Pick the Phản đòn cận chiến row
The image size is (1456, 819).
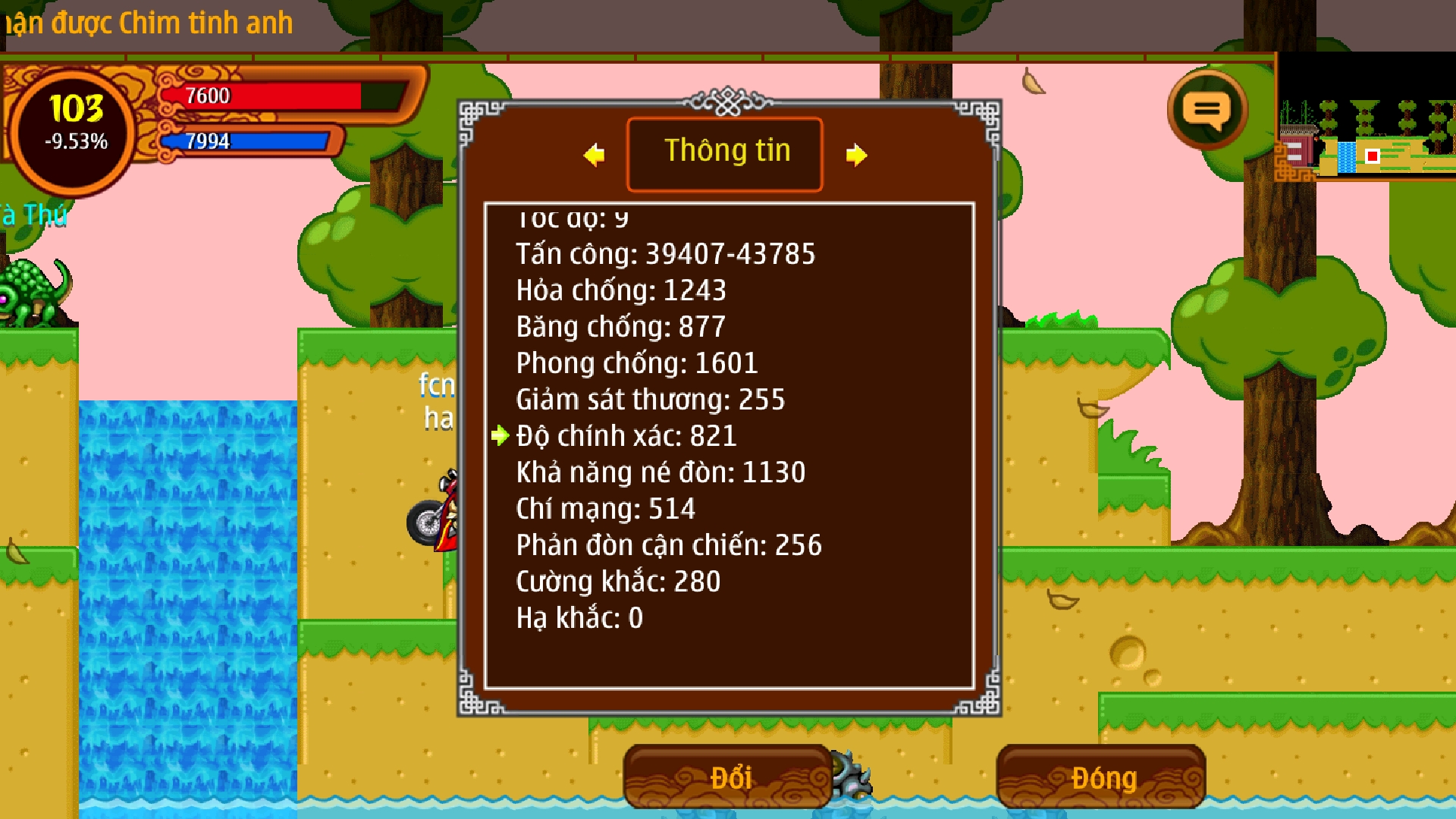pyautogui.click(x=668, y=545)
